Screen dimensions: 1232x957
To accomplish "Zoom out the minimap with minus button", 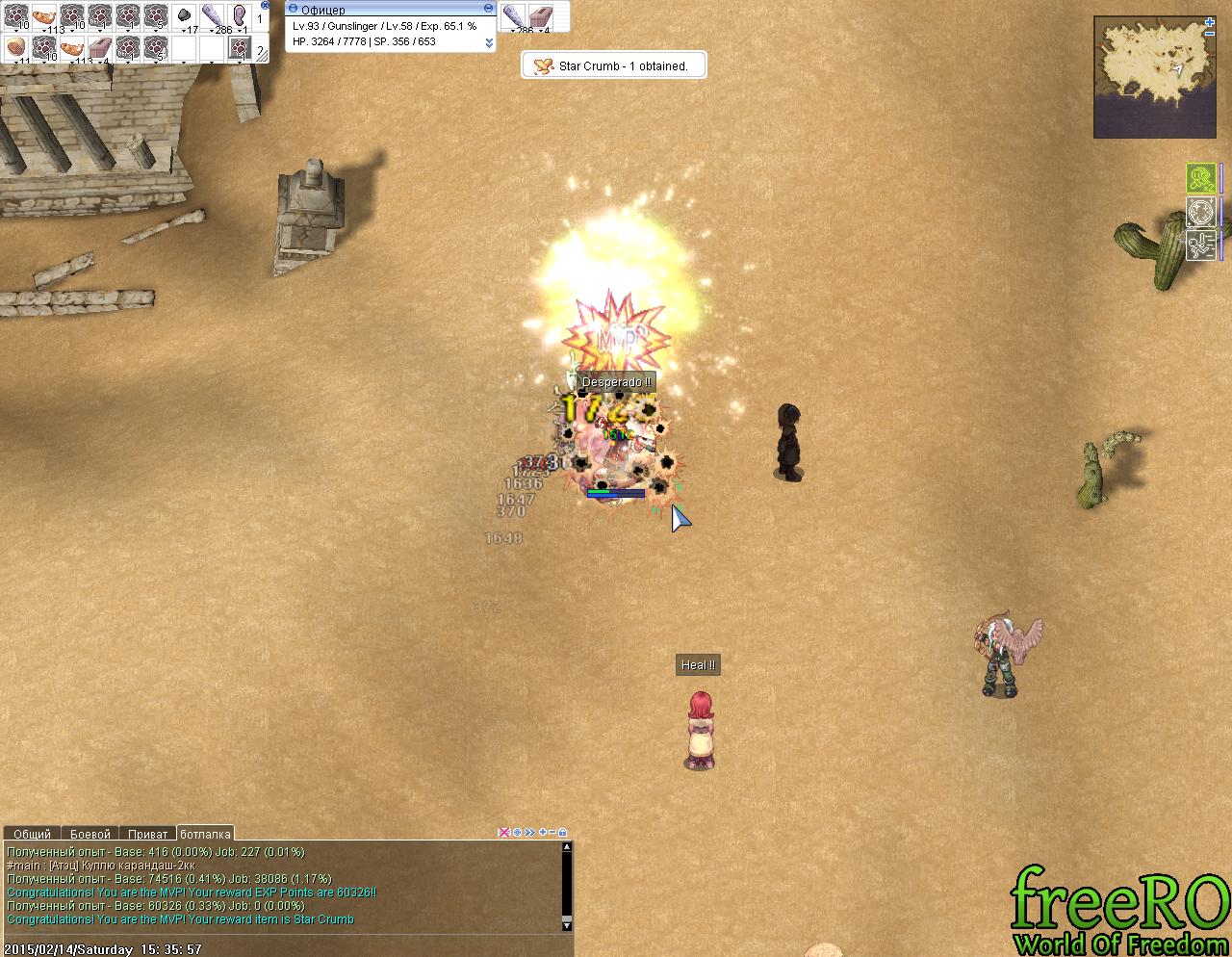I will point(1210,34).
